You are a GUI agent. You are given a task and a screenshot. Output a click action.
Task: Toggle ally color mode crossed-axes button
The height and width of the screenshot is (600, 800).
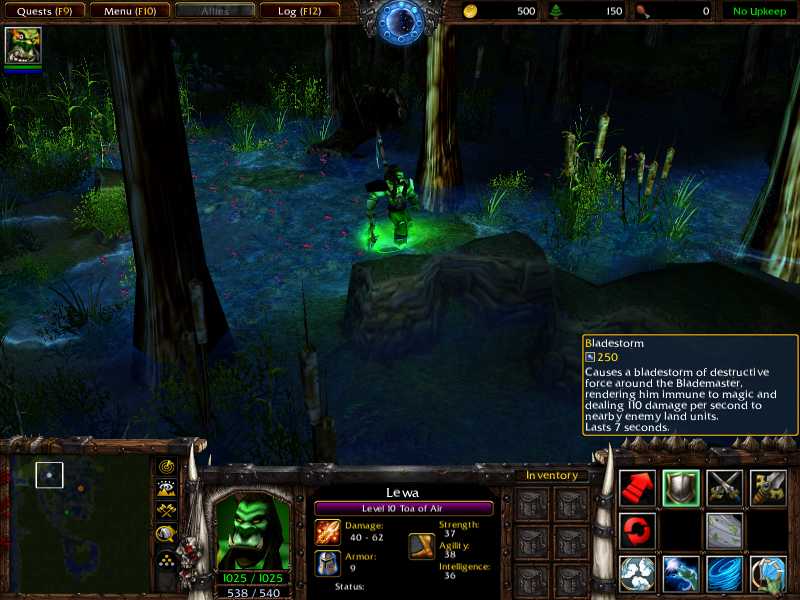(166, 510)
